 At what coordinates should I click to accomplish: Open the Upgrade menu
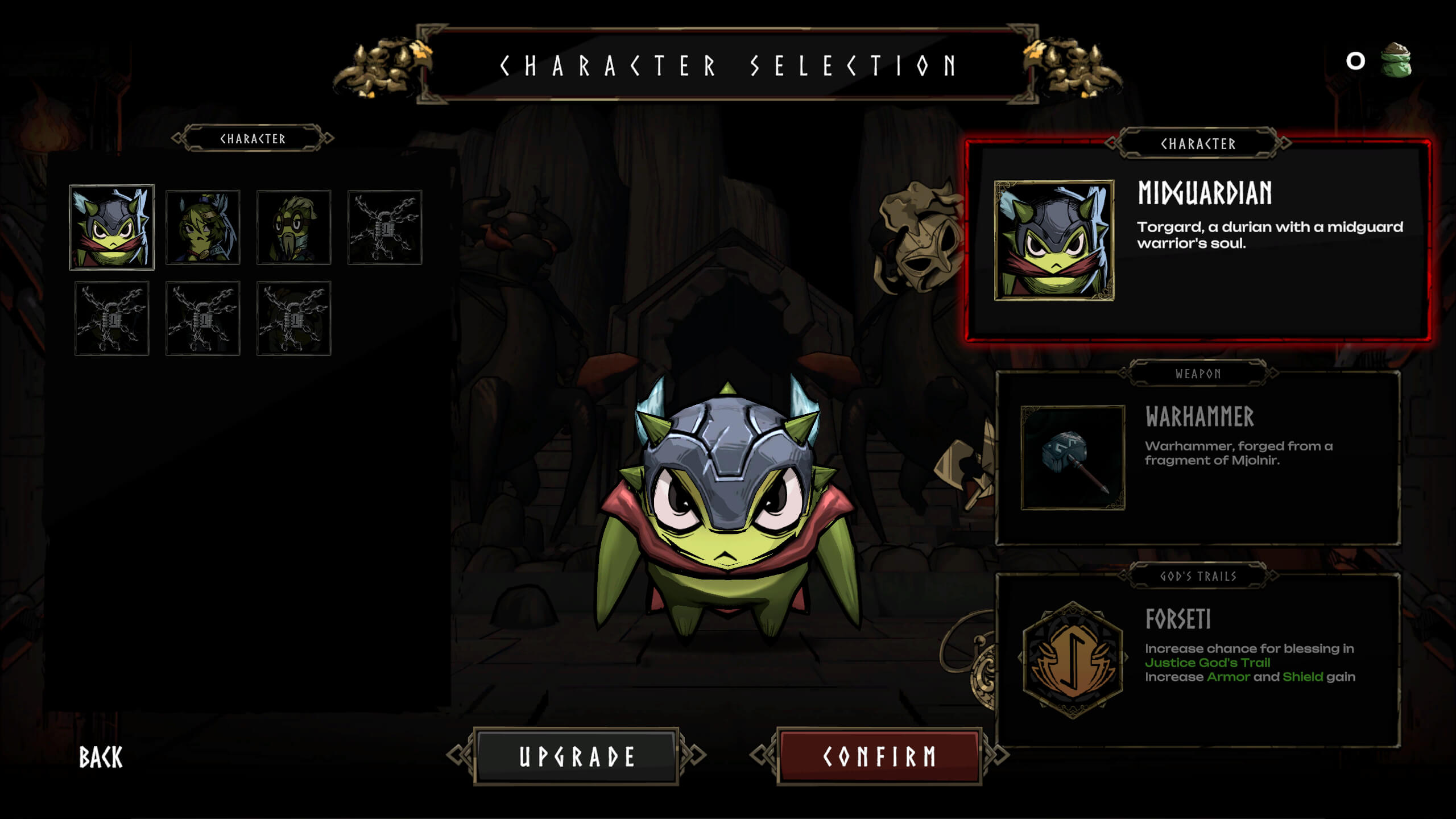tap(576, 756)
